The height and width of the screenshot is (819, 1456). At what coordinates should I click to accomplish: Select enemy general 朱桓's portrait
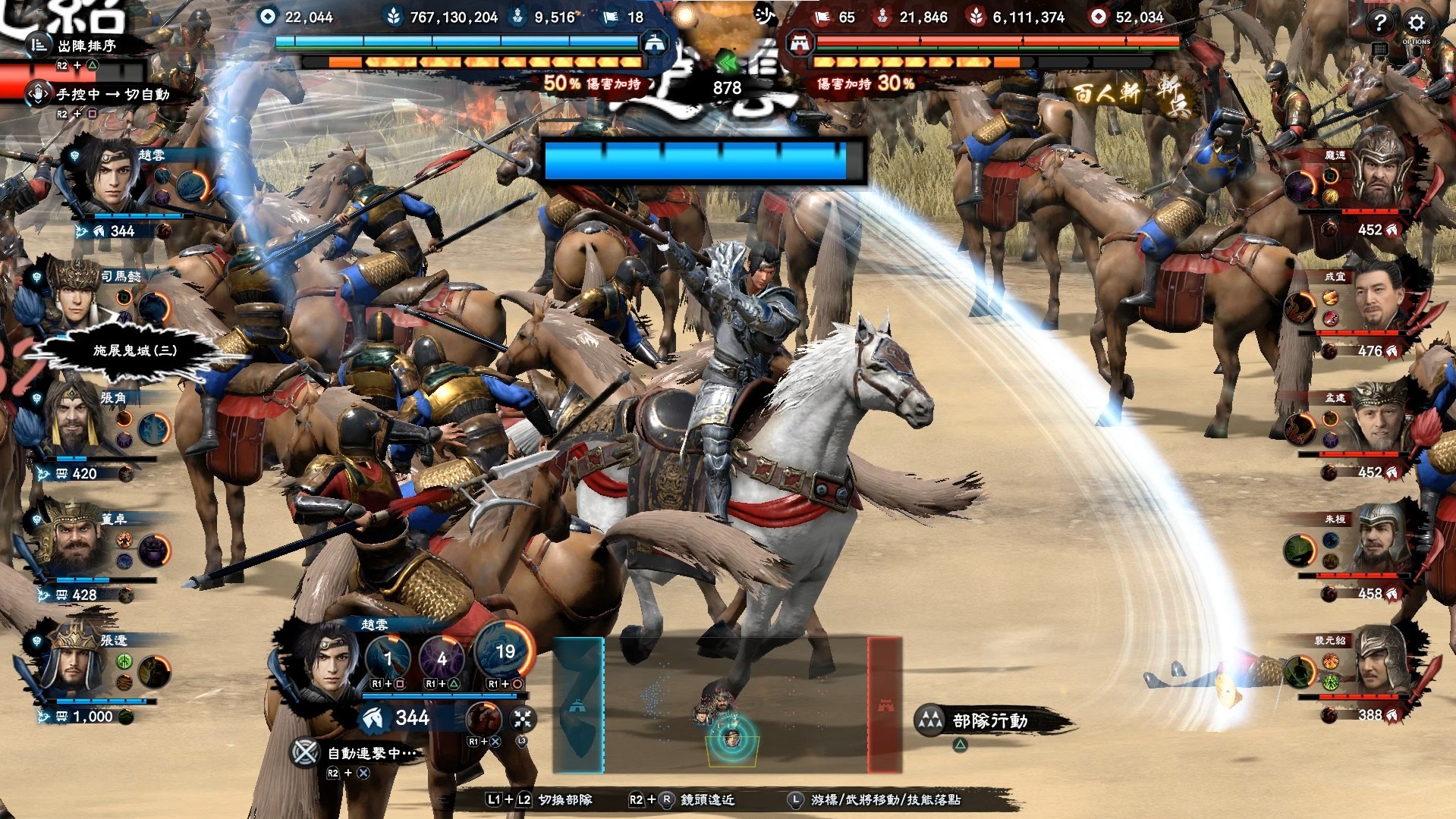pyautogui.click(x=1381, y=541)
